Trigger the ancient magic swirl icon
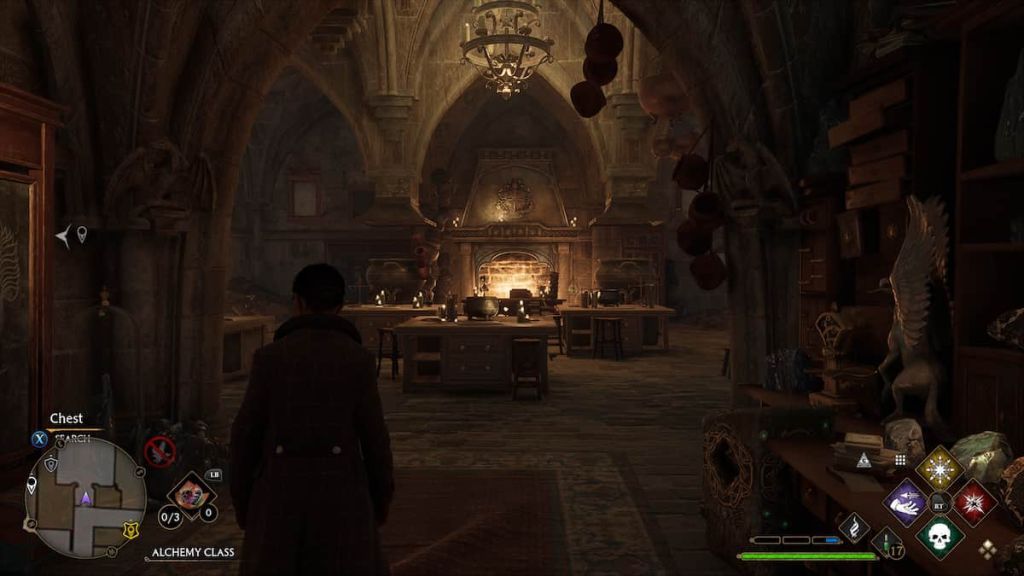1024x576 pixels. [x=854, y=527]
